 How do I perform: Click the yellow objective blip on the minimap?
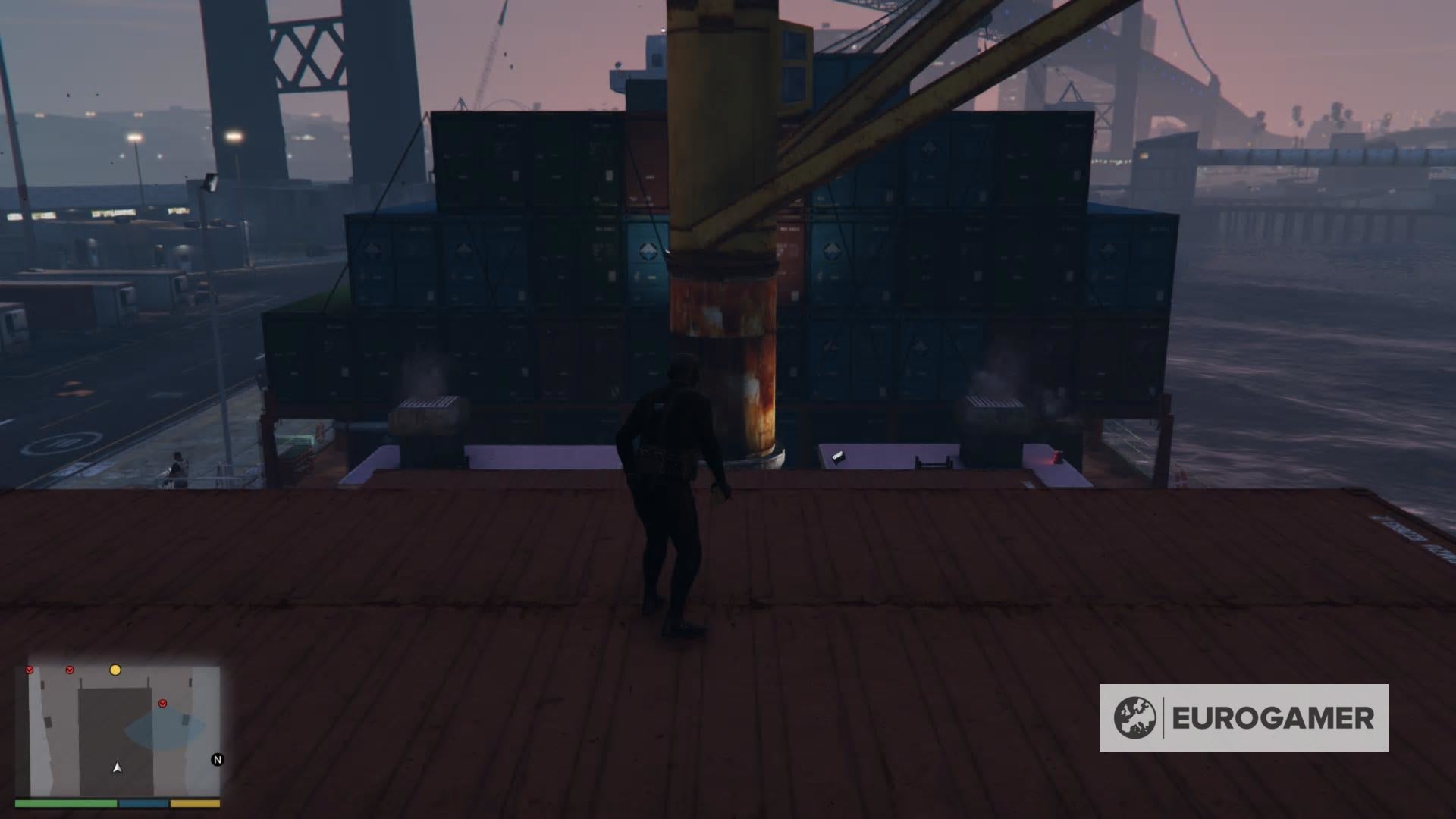coord(115,670)
